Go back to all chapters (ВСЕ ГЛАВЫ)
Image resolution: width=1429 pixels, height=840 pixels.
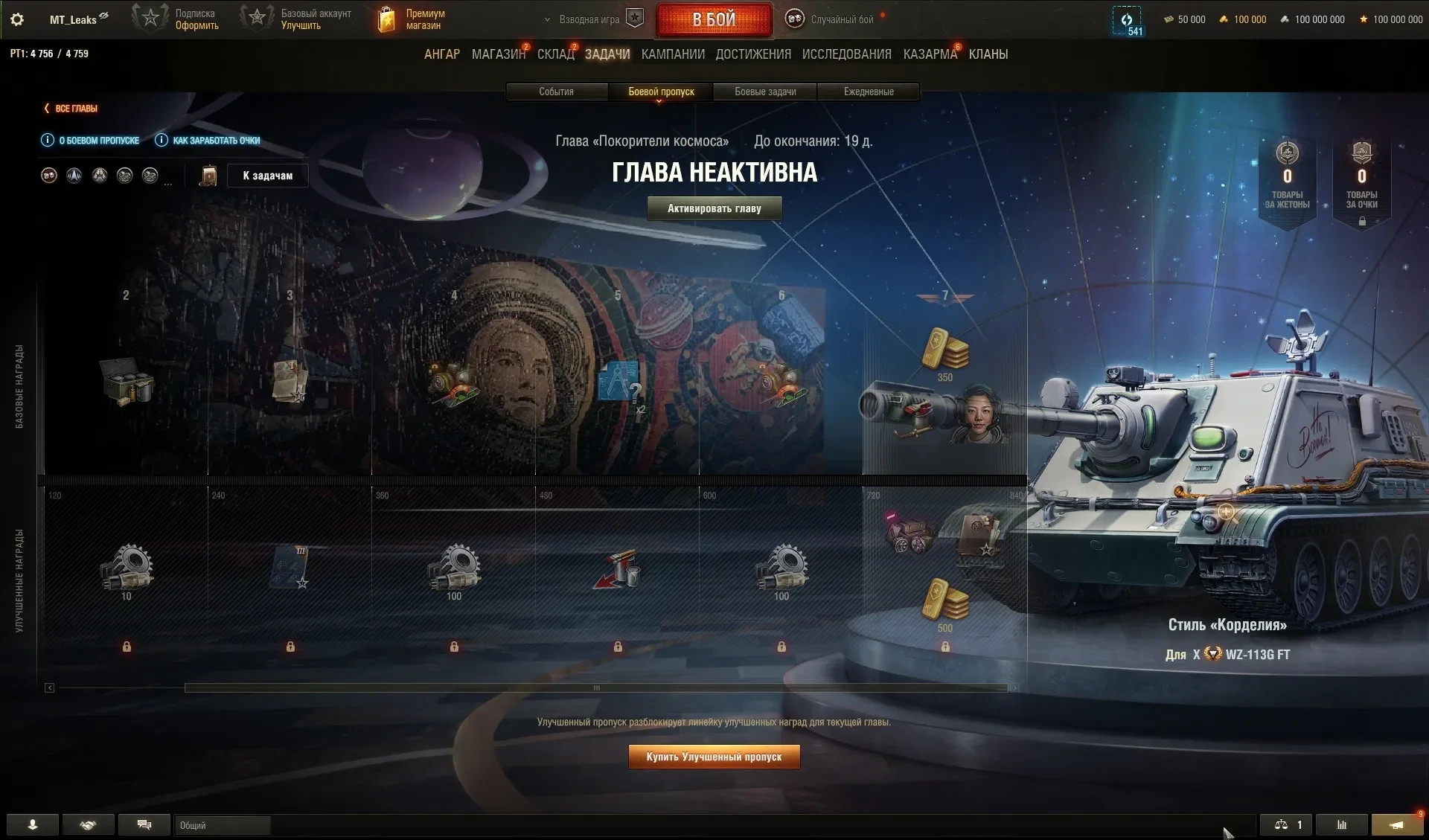click(x=71, y=109)
